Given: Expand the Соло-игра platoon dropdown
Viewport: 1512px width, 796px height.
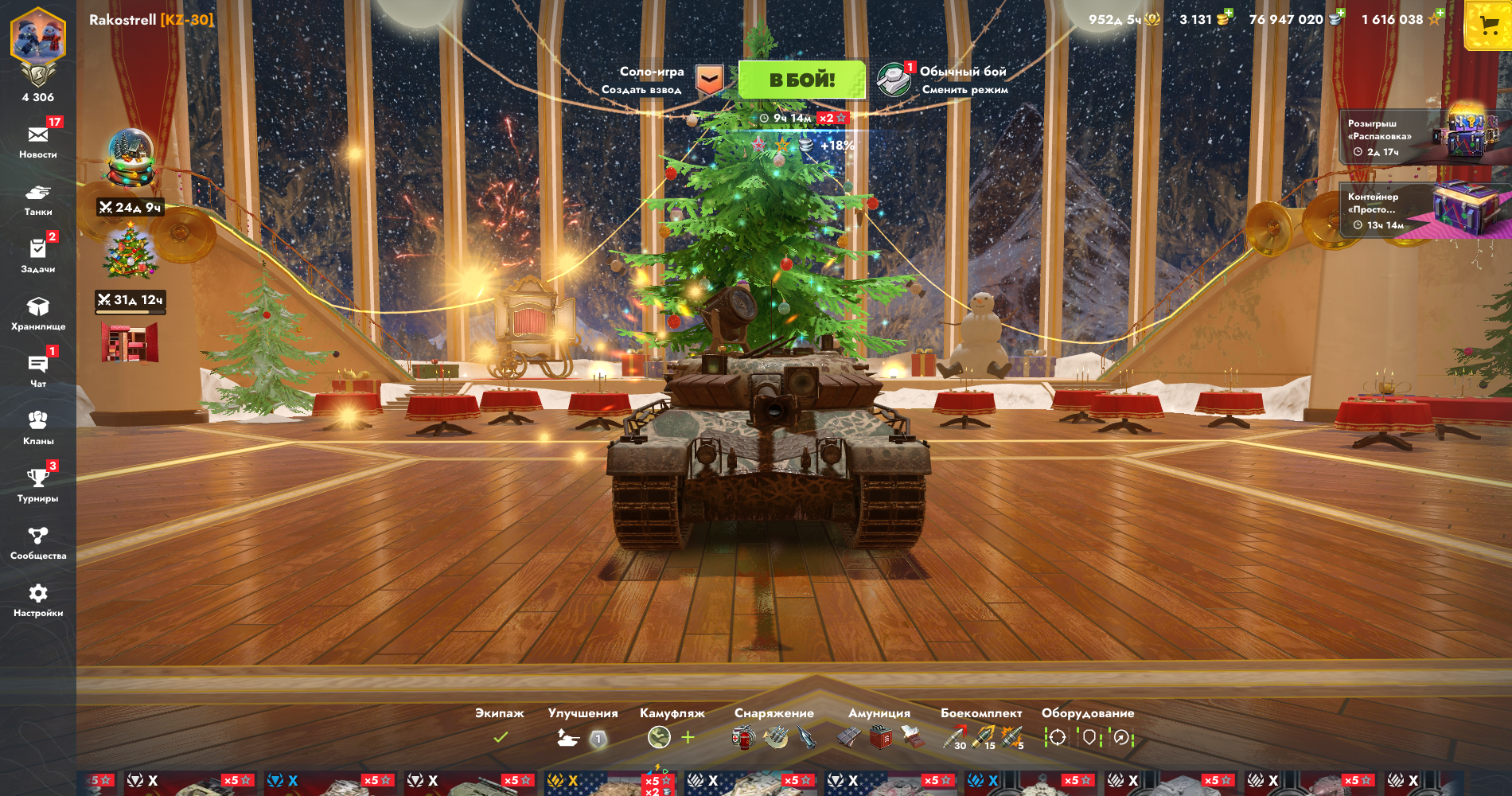Looking at the screenshot, I should [709, 80].
